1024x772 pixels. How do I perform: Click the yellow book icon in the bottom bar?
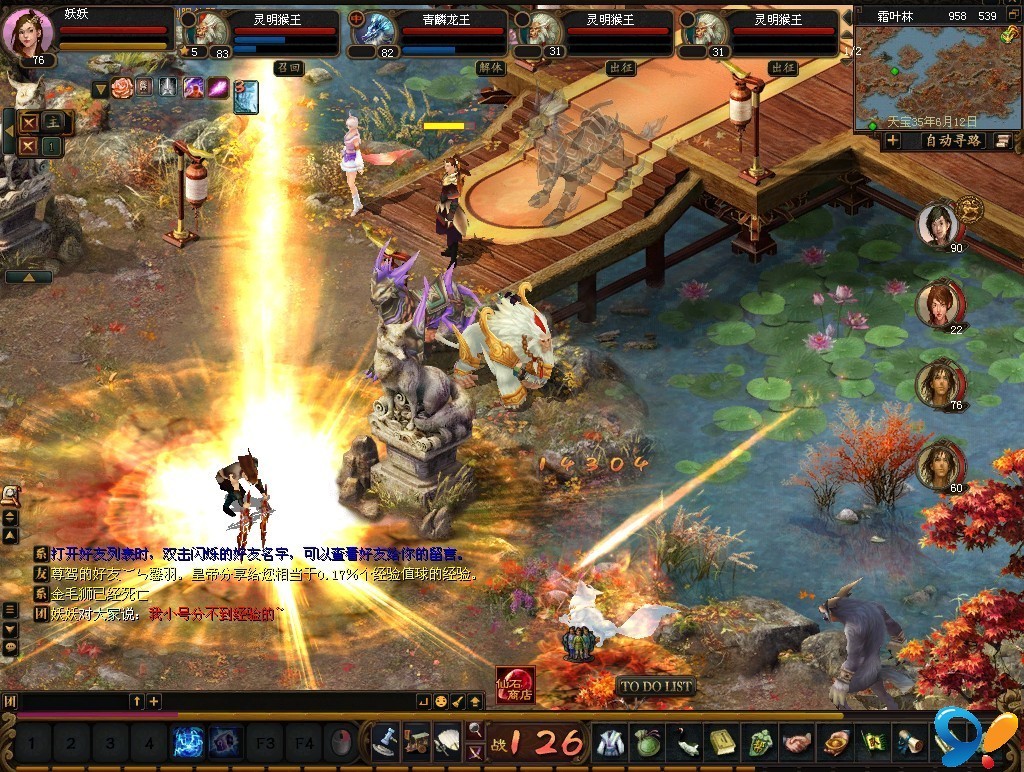(722, 742)
